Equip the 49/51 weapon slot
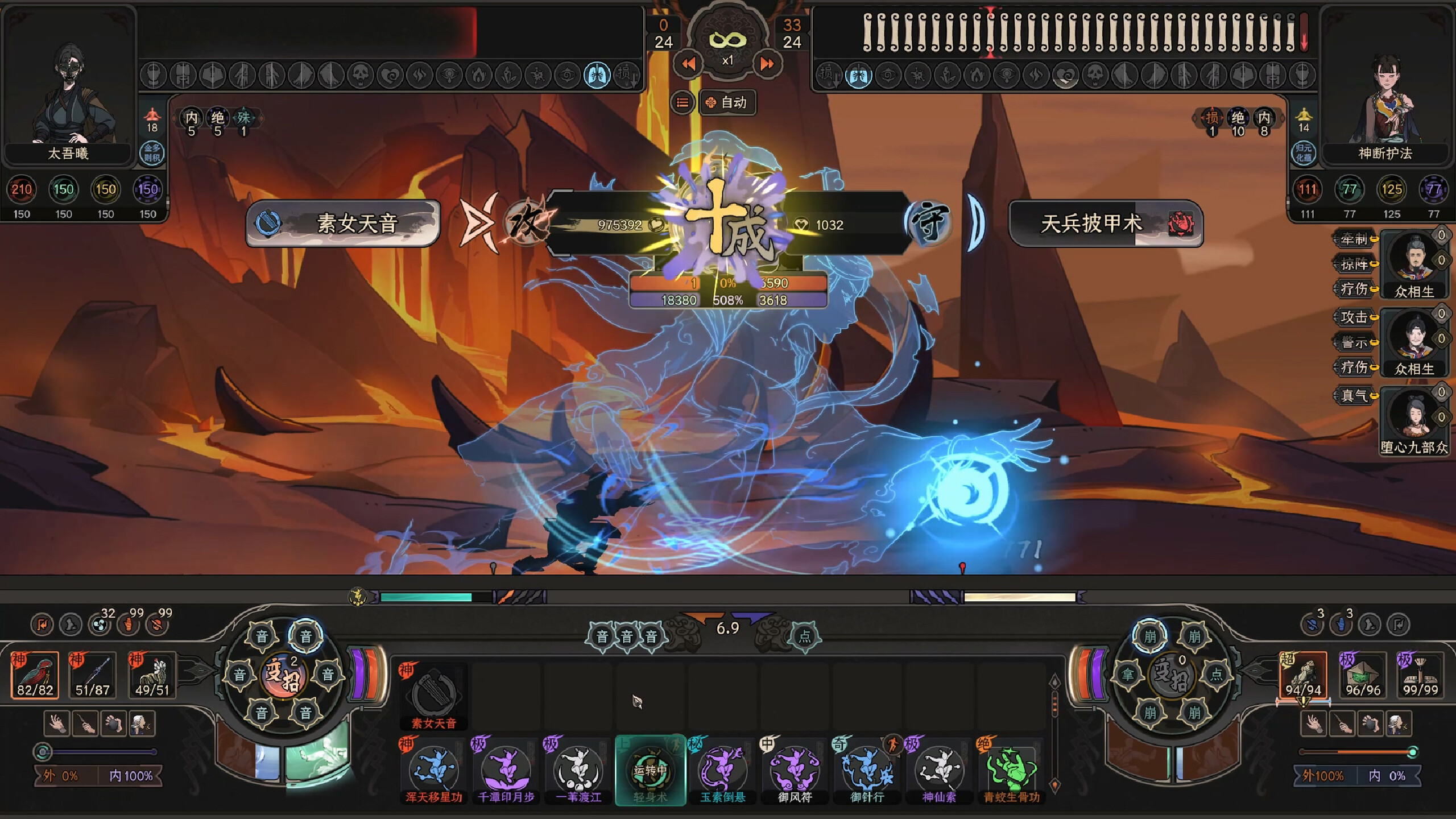The width and height of the screenshot is (1456, 819). point(151,675)
